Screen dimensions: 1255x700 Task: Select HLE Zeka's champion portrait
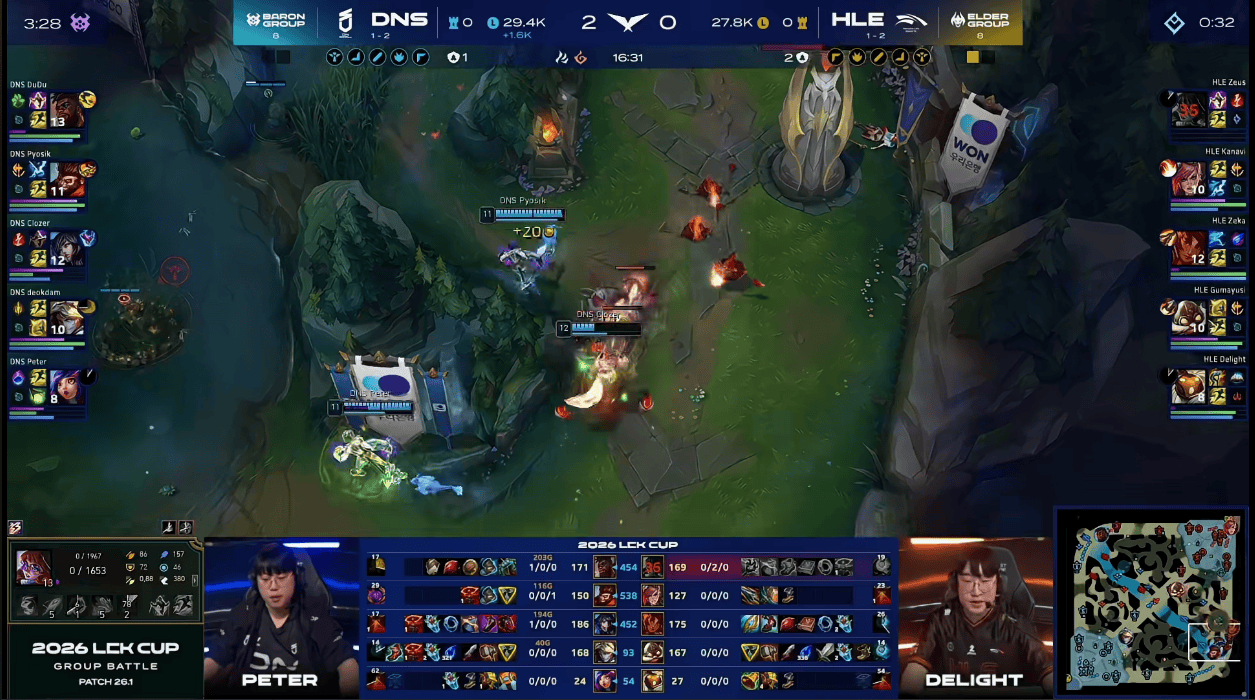click(x=1188, y=247)
